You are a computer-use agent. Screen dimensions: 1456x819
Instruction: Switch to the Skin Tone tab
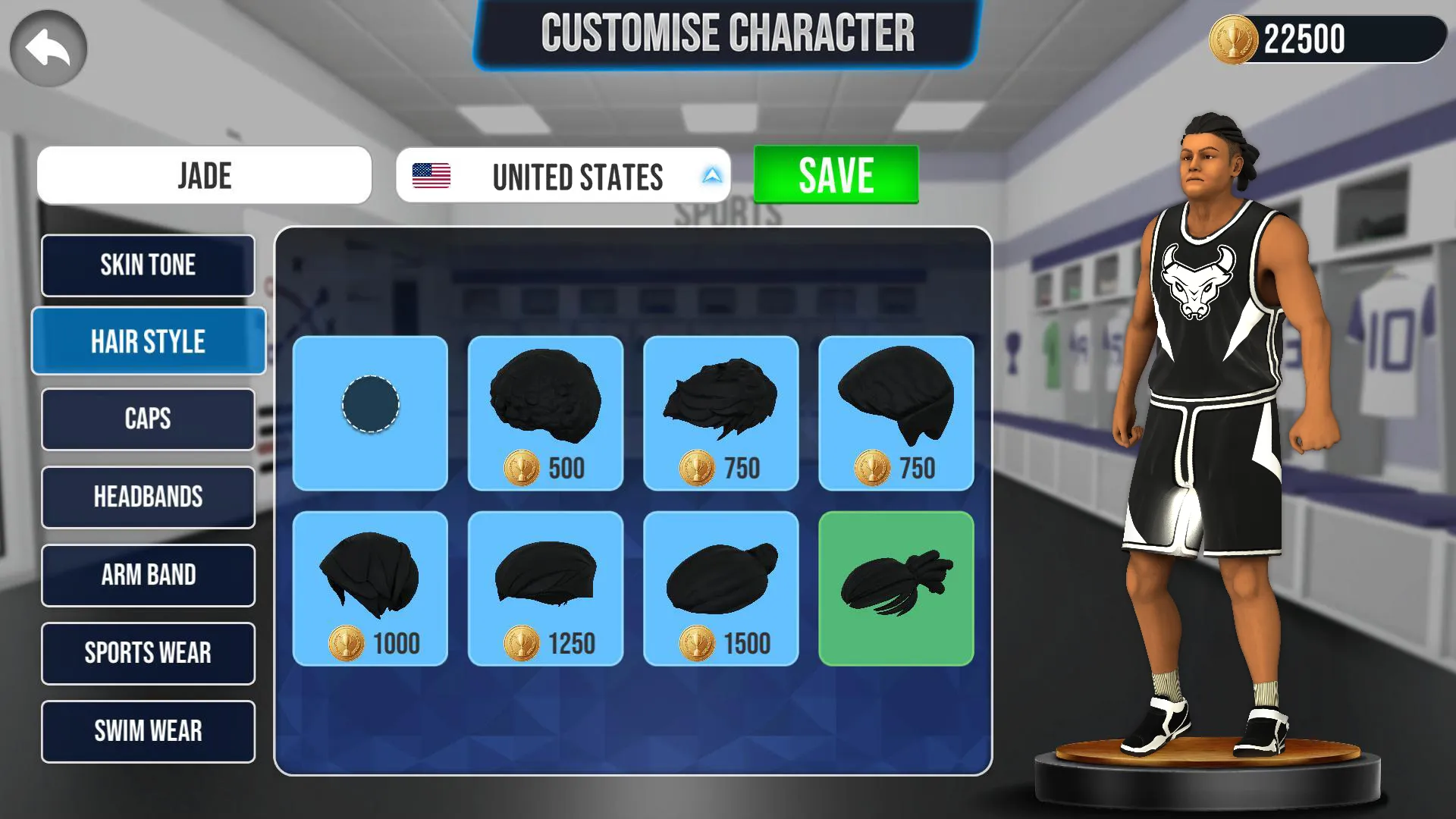click(x=148, y=265)
